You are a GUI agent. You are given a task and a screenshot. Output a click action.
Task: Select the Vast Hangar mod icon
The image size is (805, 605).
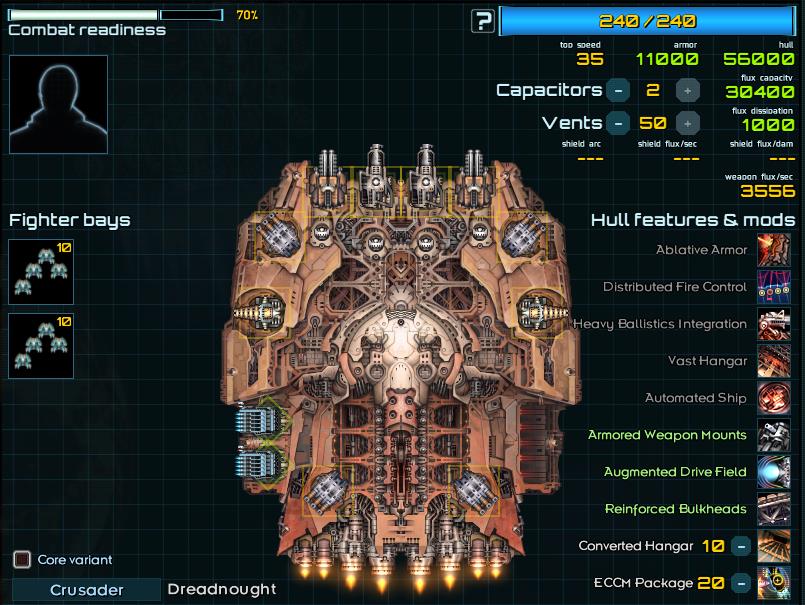[774, 361]
